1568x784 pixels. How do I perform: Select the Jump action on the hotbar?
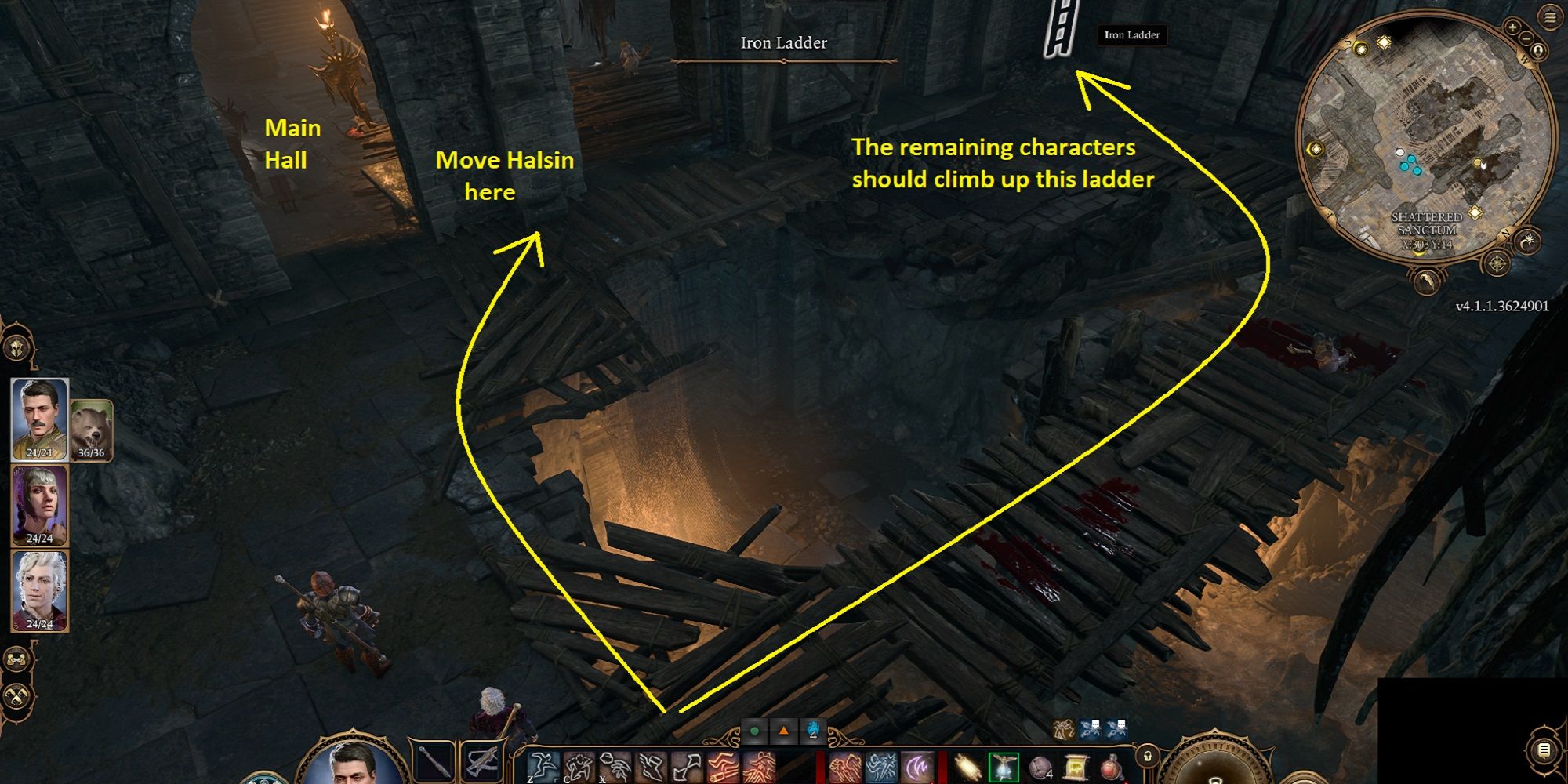(544, 765)
